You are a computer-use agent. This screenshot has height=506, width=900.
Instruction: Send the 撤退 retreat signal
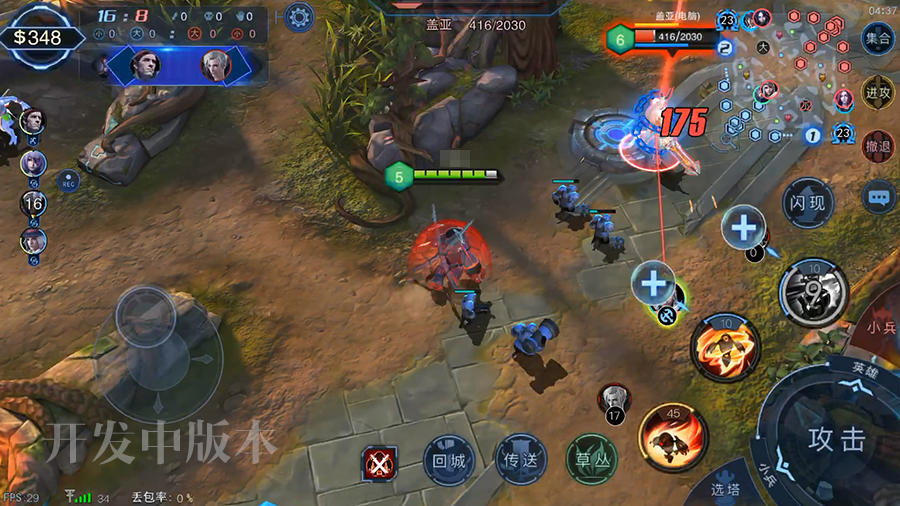coord(877,146)
